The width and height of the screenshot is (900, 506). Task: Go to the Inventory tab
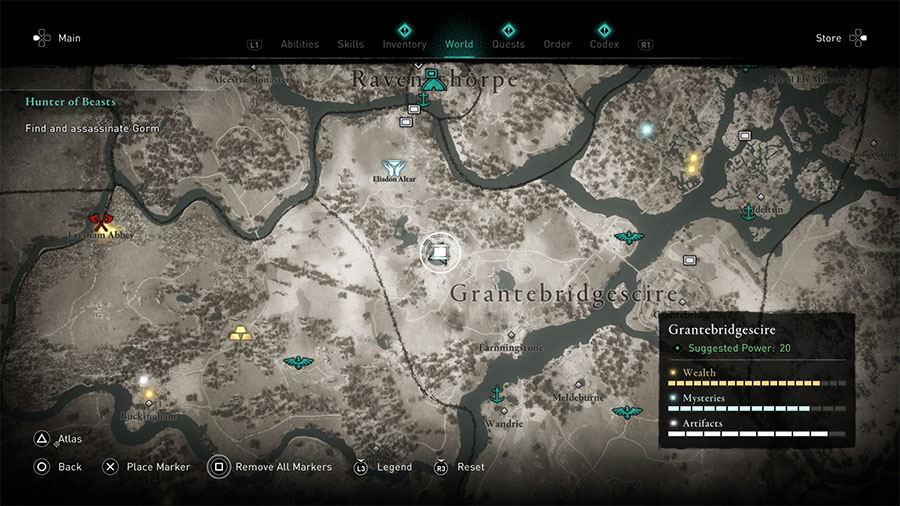404,44
